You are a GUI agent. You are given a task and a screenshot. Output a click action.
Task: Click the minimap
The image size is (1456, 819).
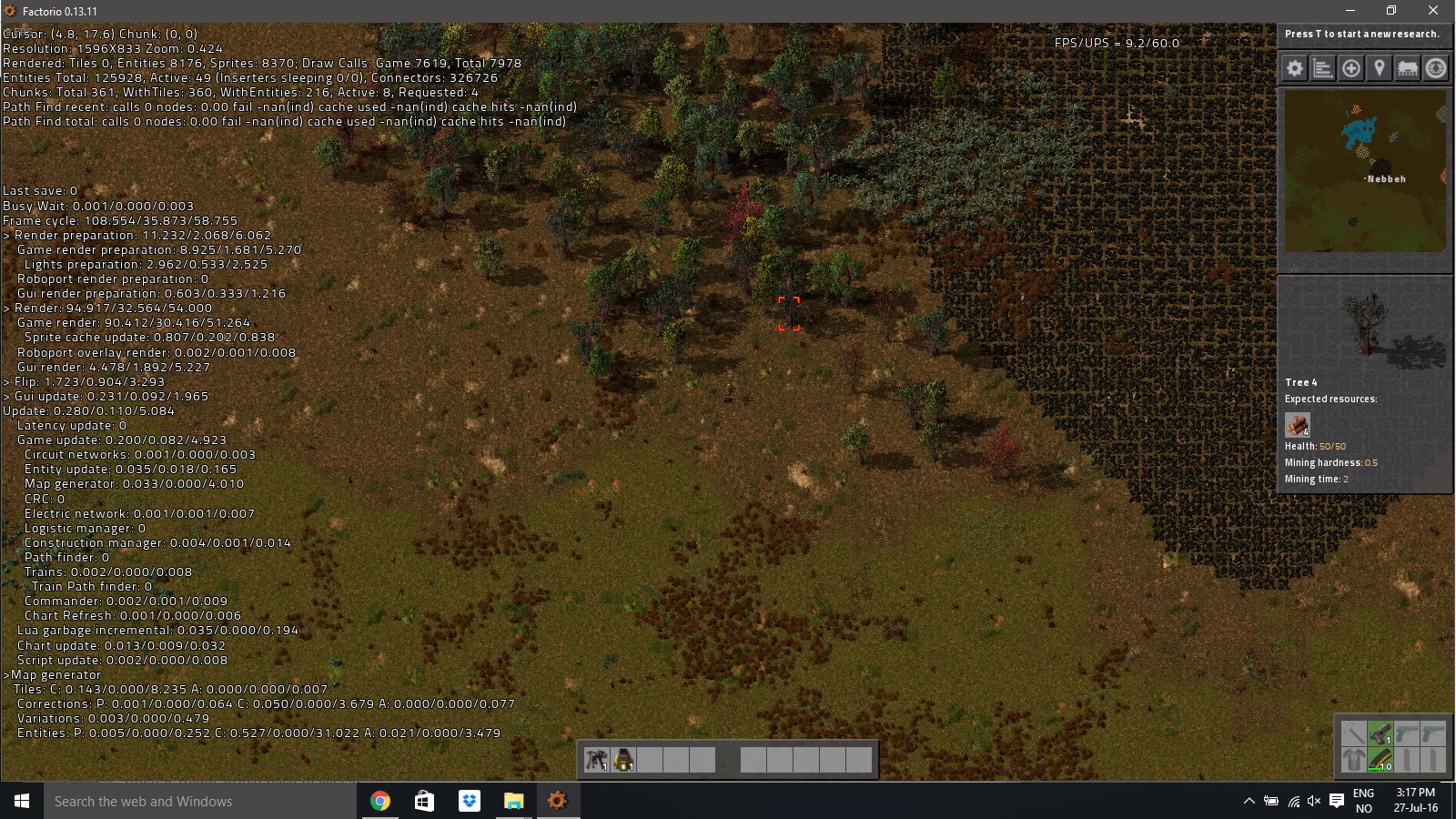point(1365,171)
